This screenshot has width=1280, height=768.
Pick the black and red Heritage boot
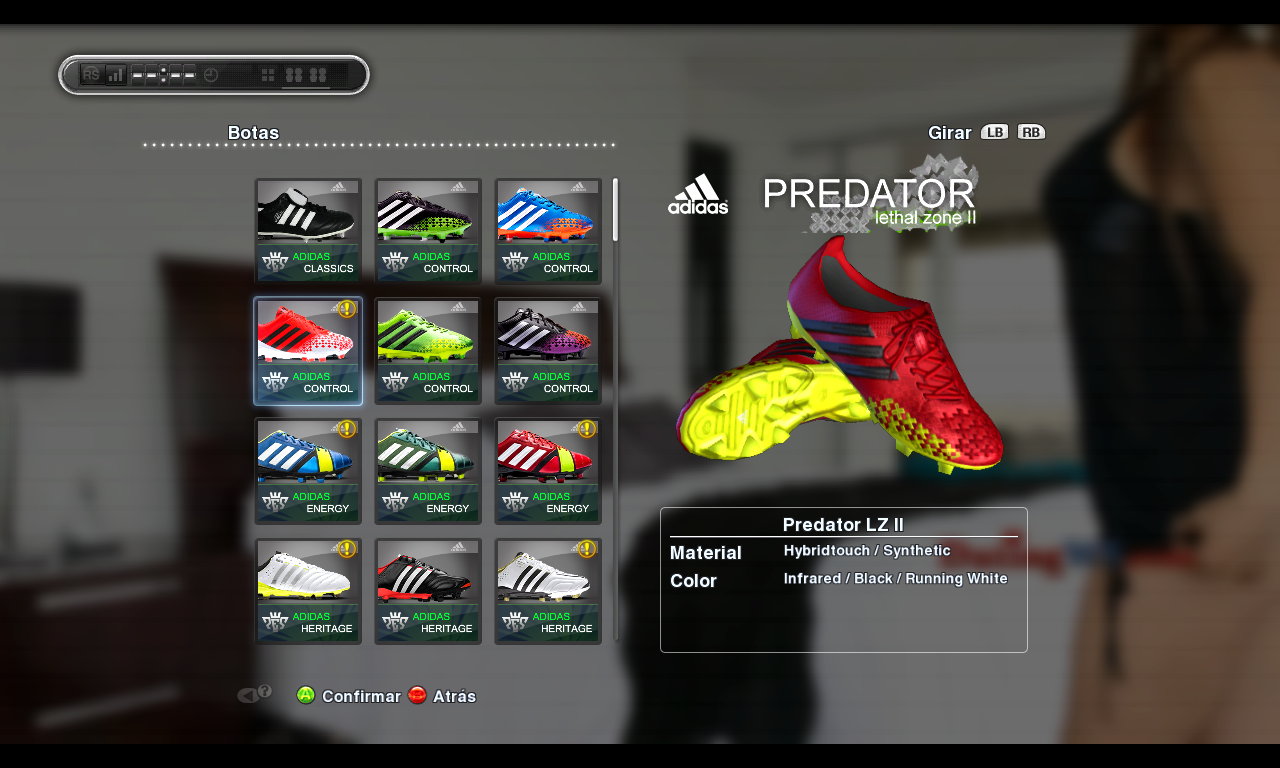[x=428, y=591]
